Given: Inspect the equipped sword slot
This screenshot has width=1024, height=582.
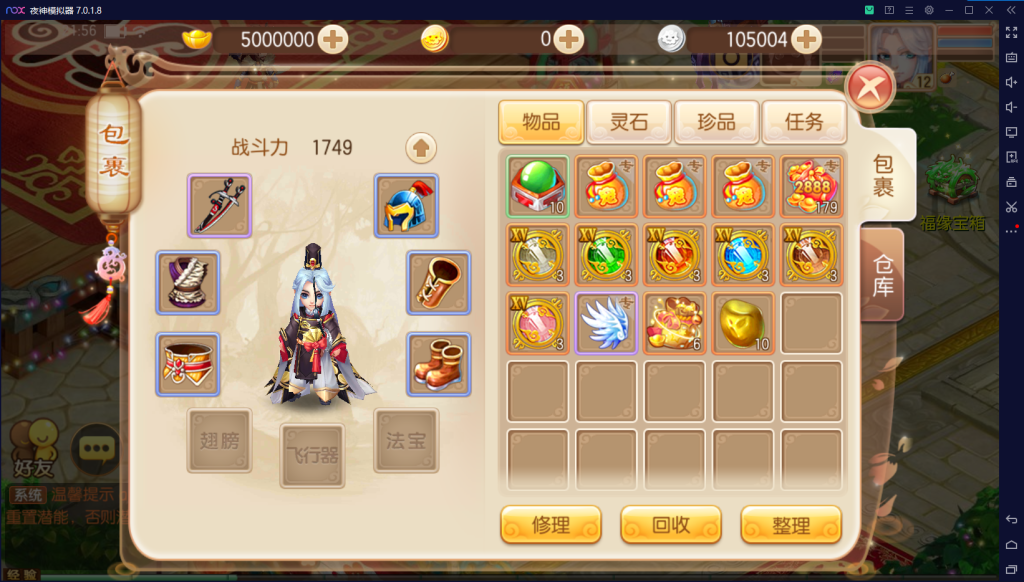Looking at the screenshot, I should 219,205.
